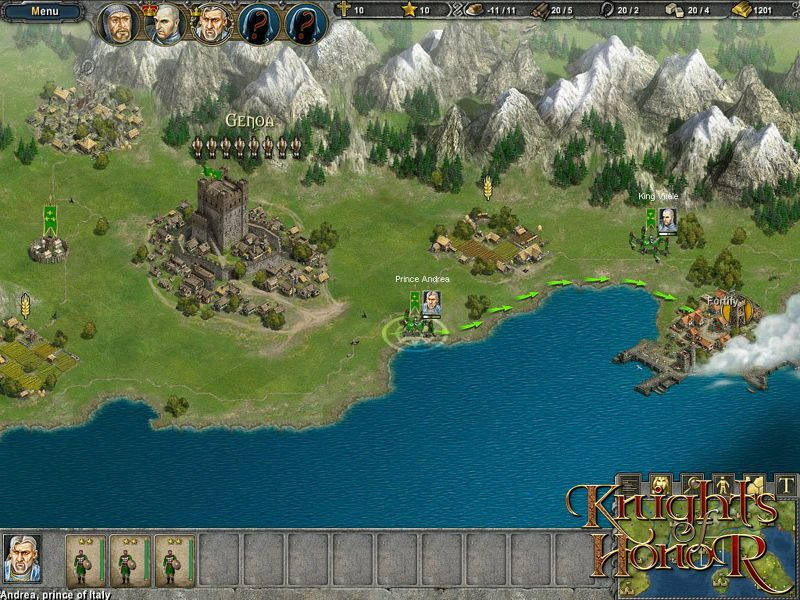
Task: Click the Prince Andrea army portrait on map
Action: coord(431,303)
